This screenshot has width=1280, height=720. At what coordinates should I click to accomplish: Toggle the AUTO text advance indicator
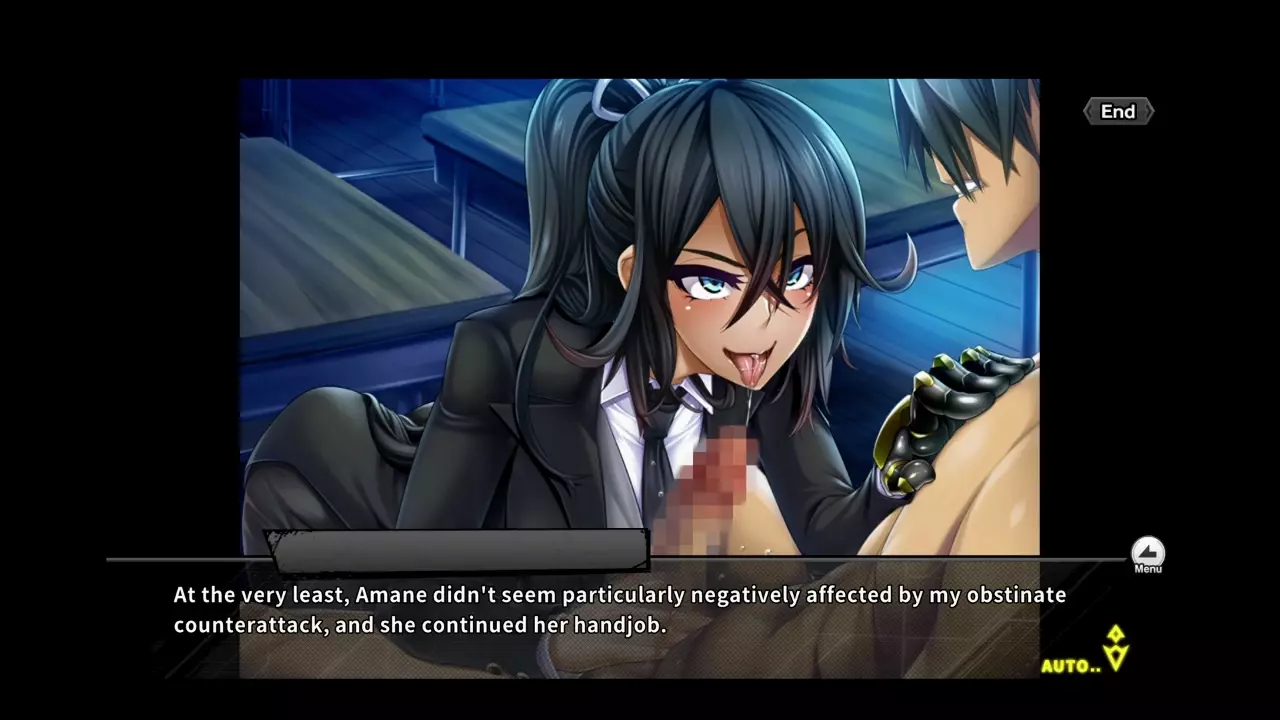click(1071, 666)
